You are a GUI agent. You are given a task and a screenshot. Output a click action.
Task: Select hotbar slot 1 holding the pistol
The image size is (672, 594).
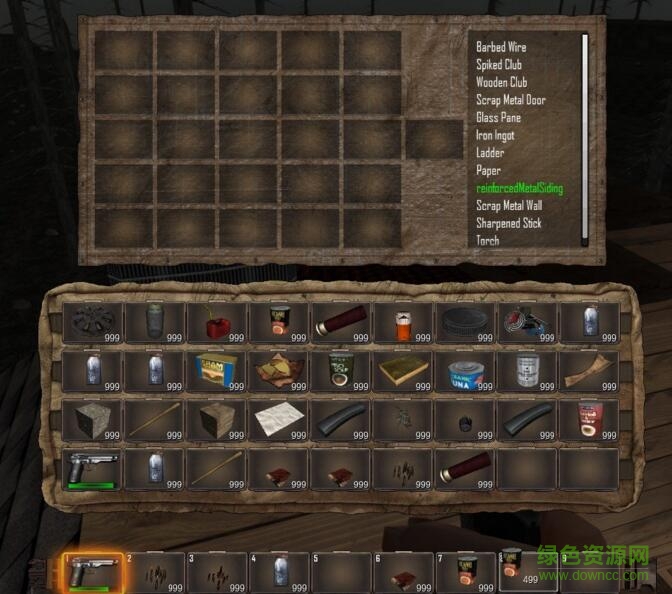(x=92, y=573)
